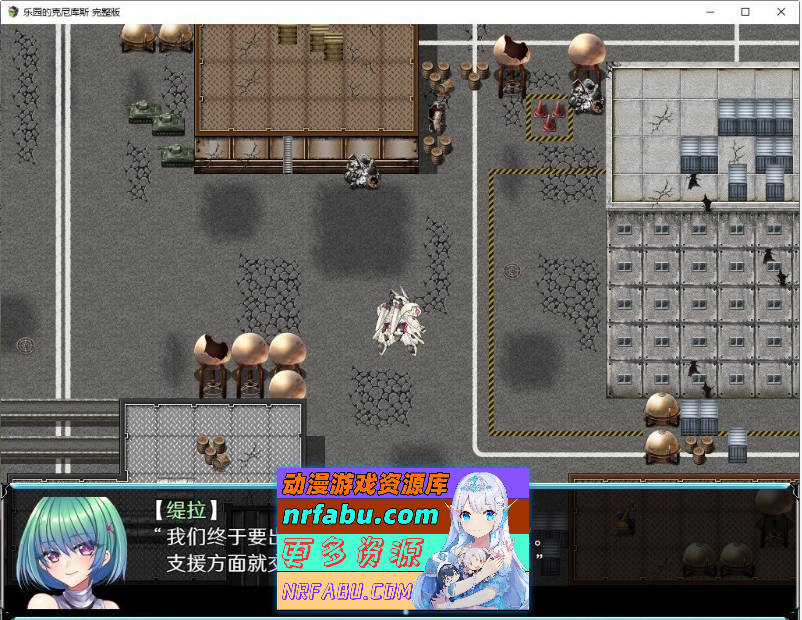Minimize the game window

coord(709,12)
